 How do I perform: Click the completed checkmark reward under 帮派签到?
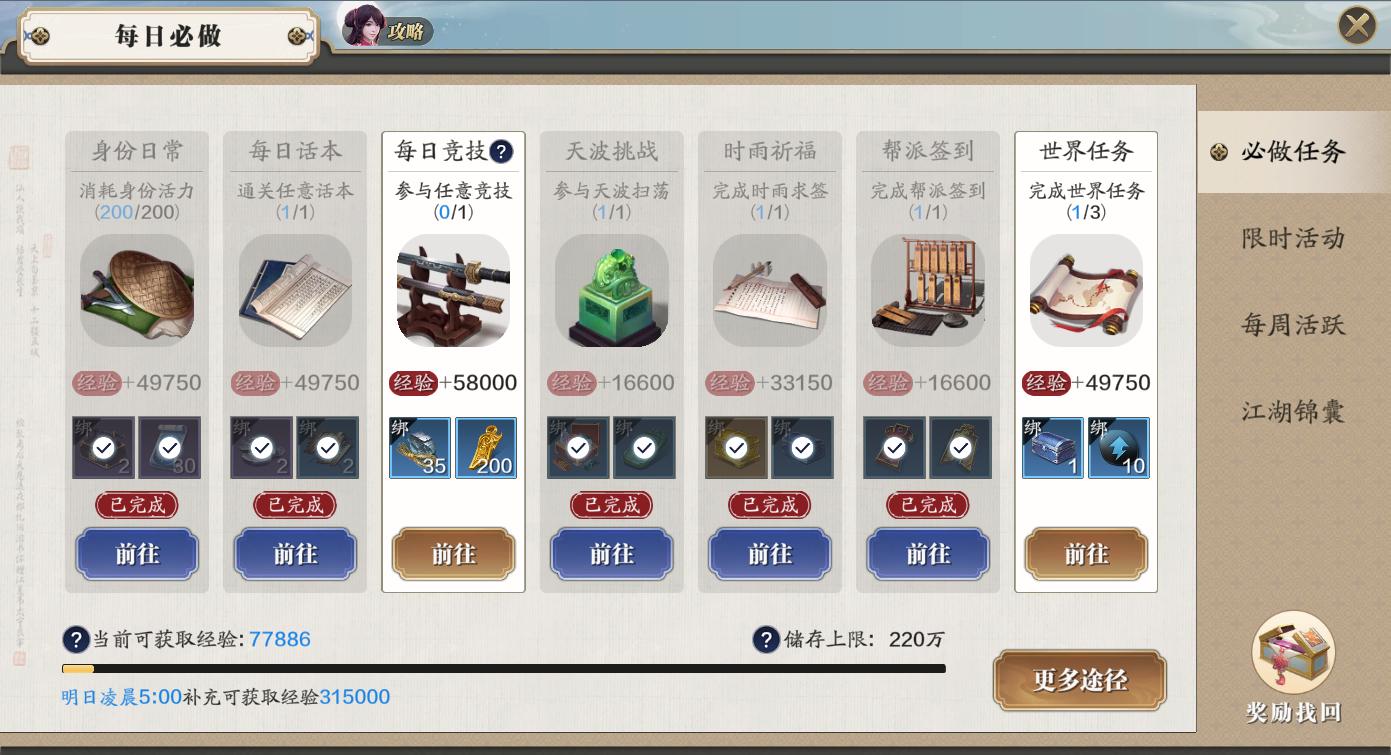click(895, 447)
